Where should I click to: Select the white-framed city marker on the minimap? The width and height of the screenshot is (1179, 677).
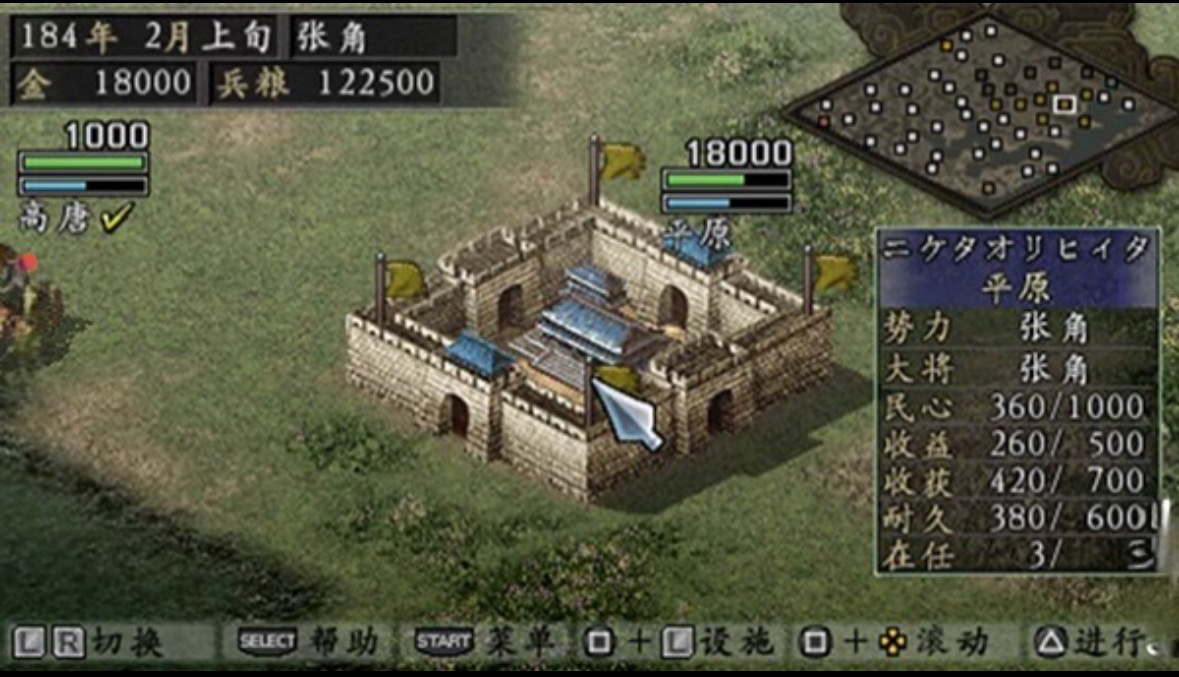[x=1064, y=102]
